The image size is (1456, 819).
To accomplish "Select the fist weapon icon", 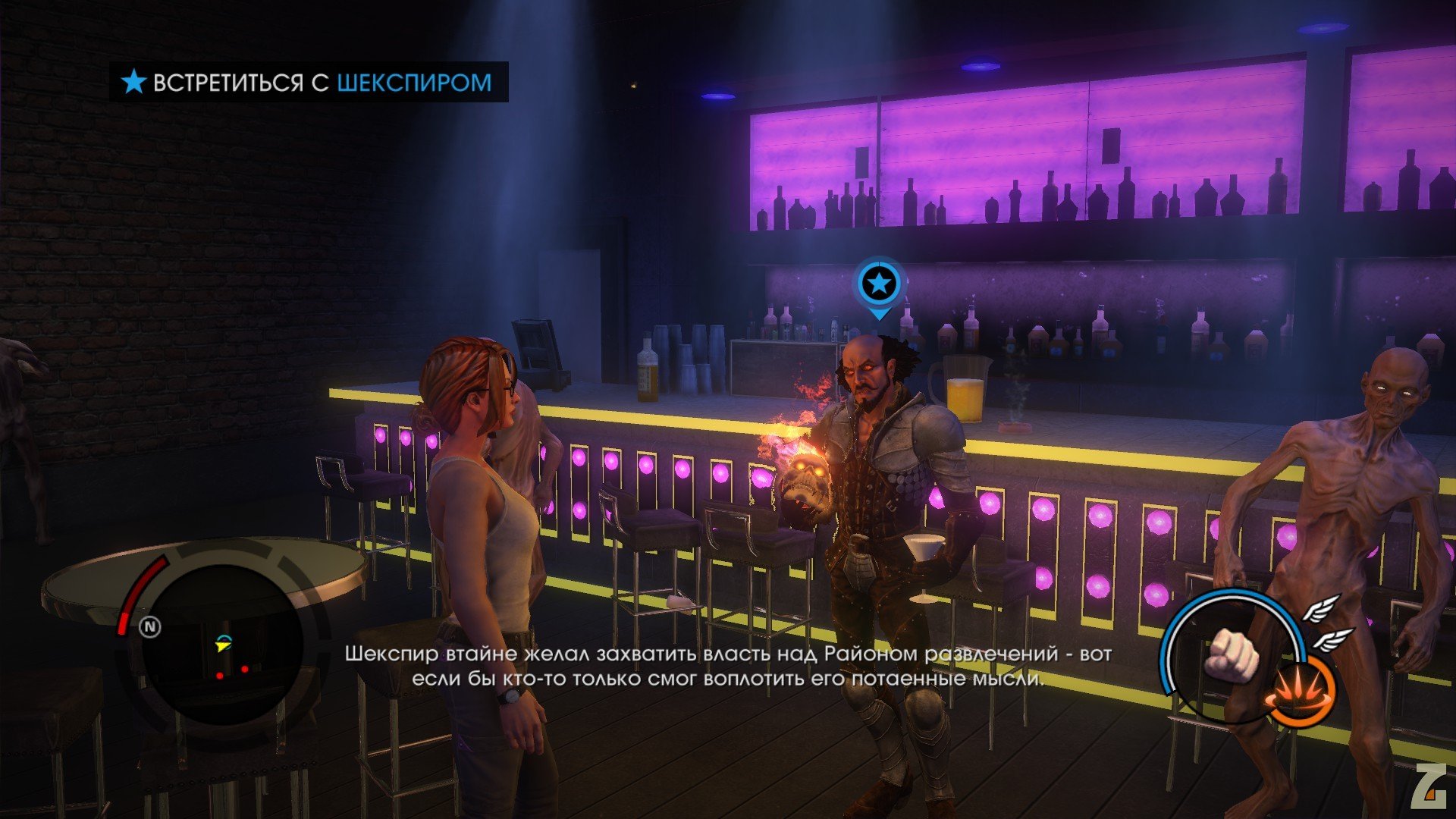I will (1234, 654).
